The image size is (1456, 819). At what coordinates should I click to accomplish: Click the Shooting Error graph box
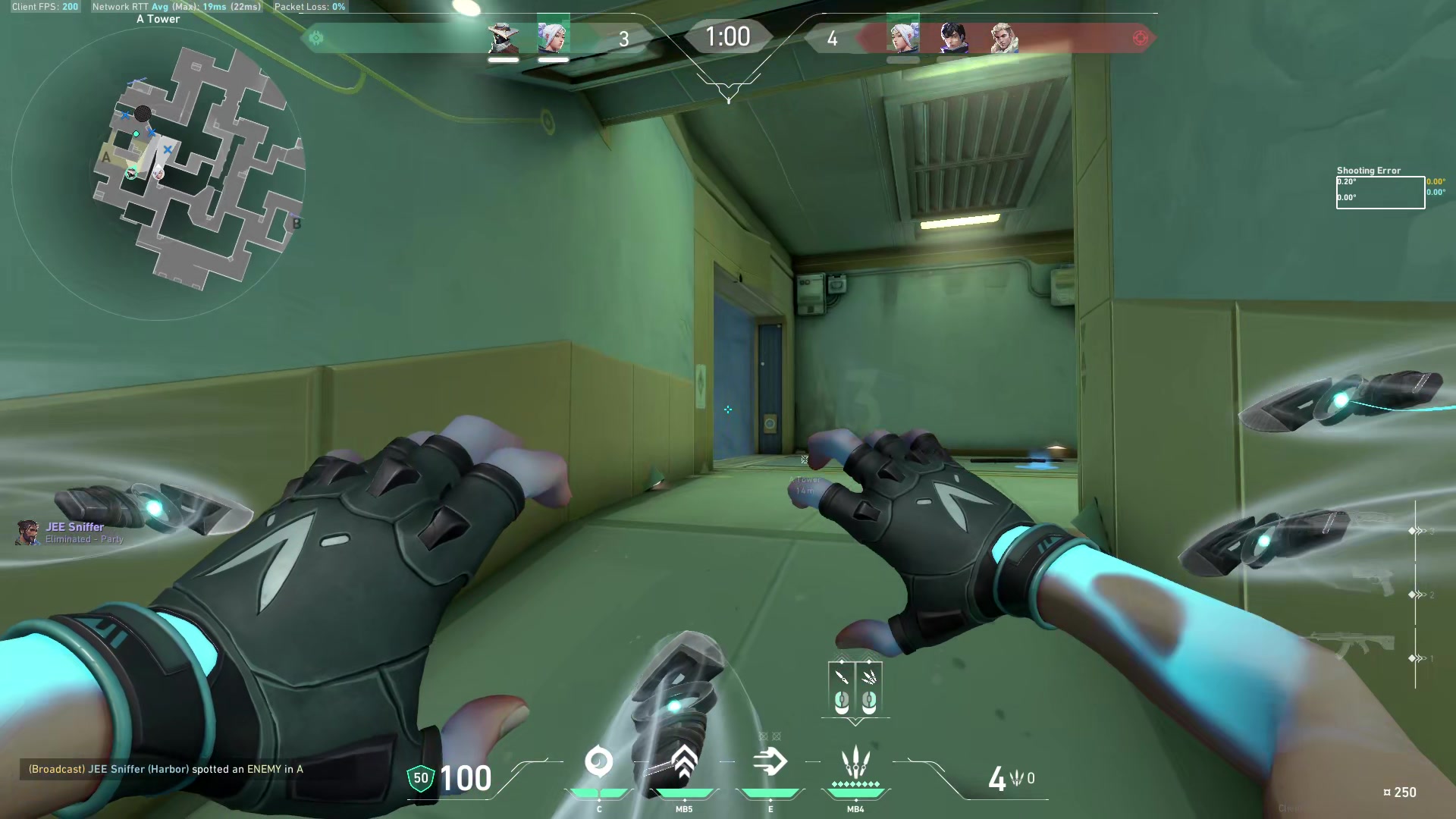[x=1379, y=192]
